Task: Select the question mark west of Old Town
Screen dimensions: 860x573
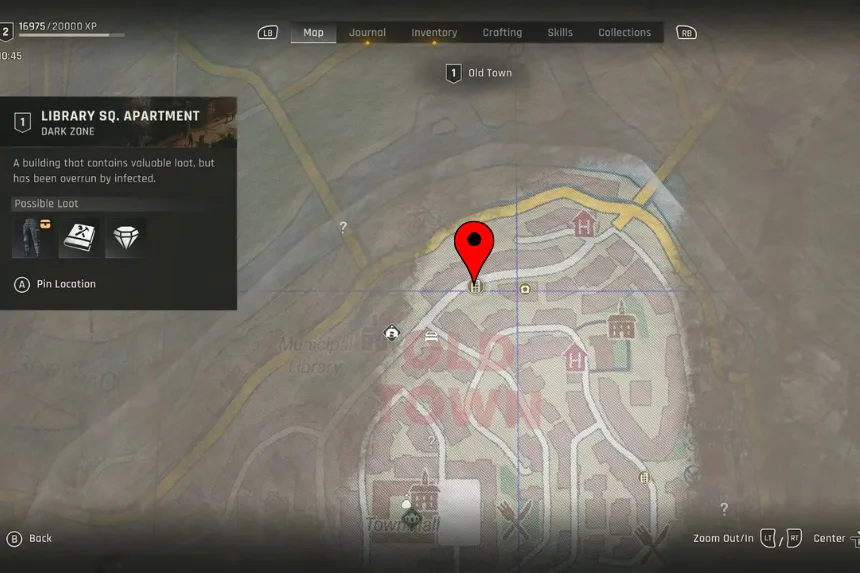Action: [343, 228]
